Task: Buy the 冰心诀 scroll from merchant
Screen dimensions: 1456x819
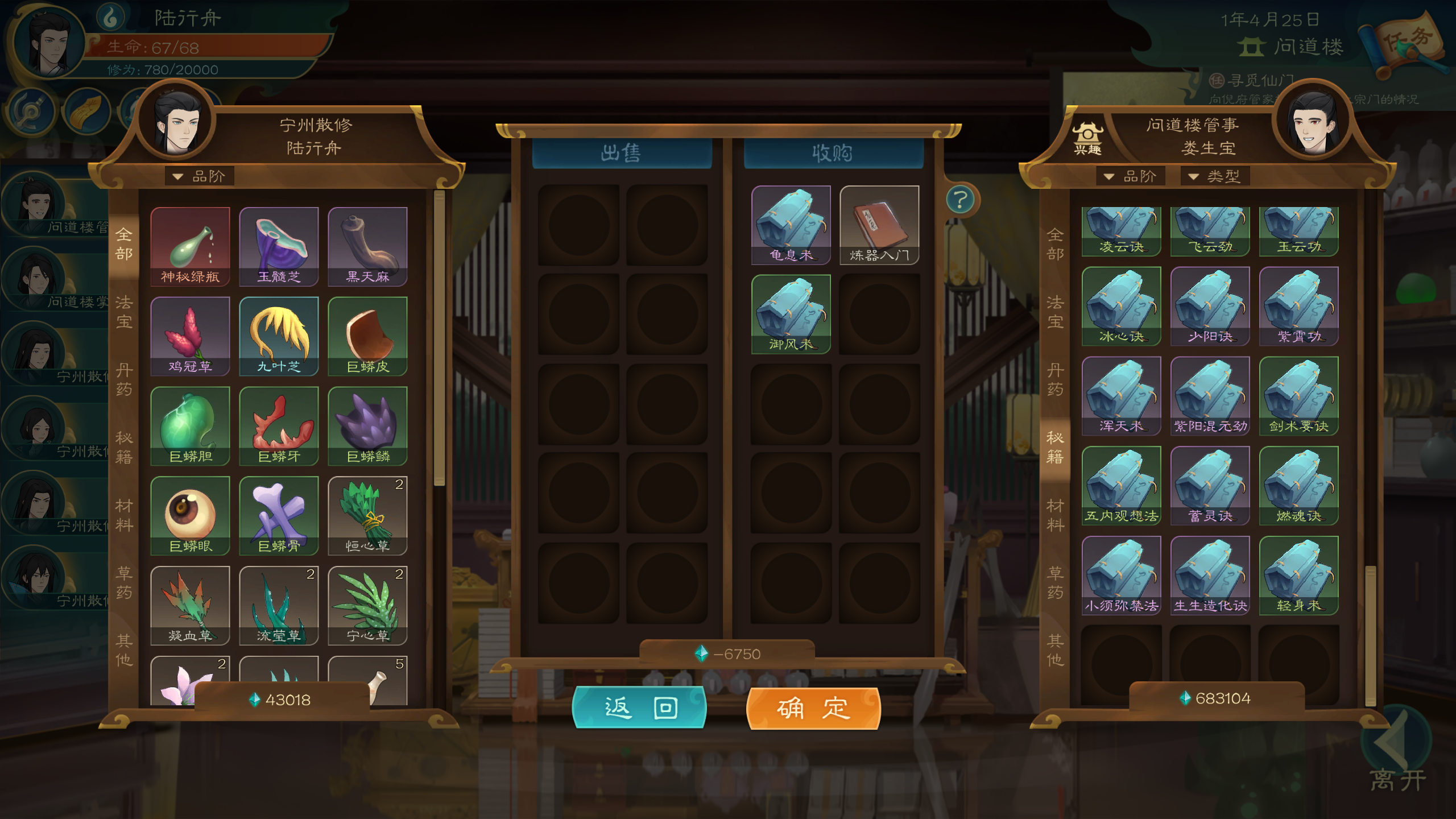Action: click(1121, 306)
